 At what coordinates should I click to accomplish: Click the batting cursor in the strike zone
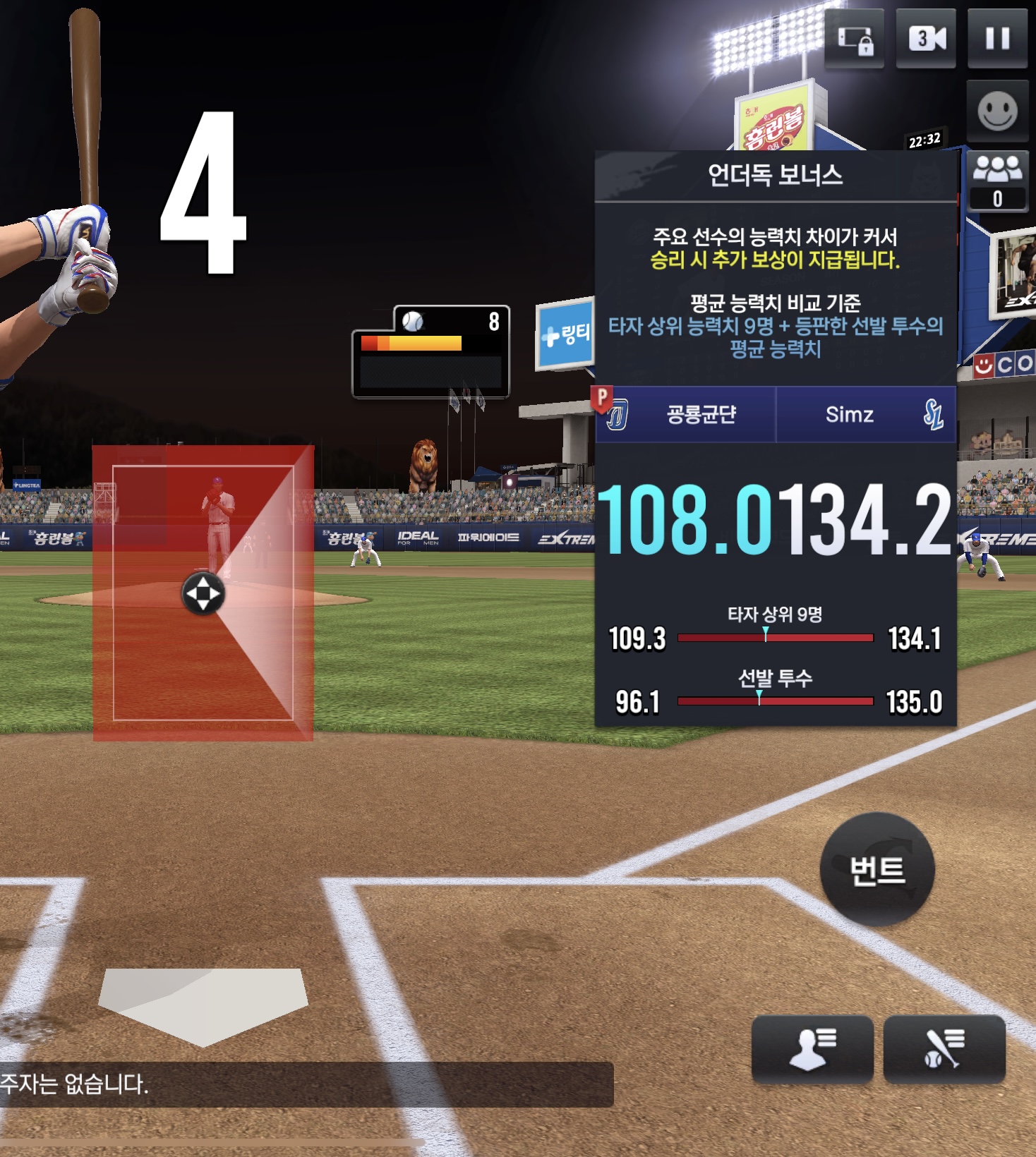point(203,593)
